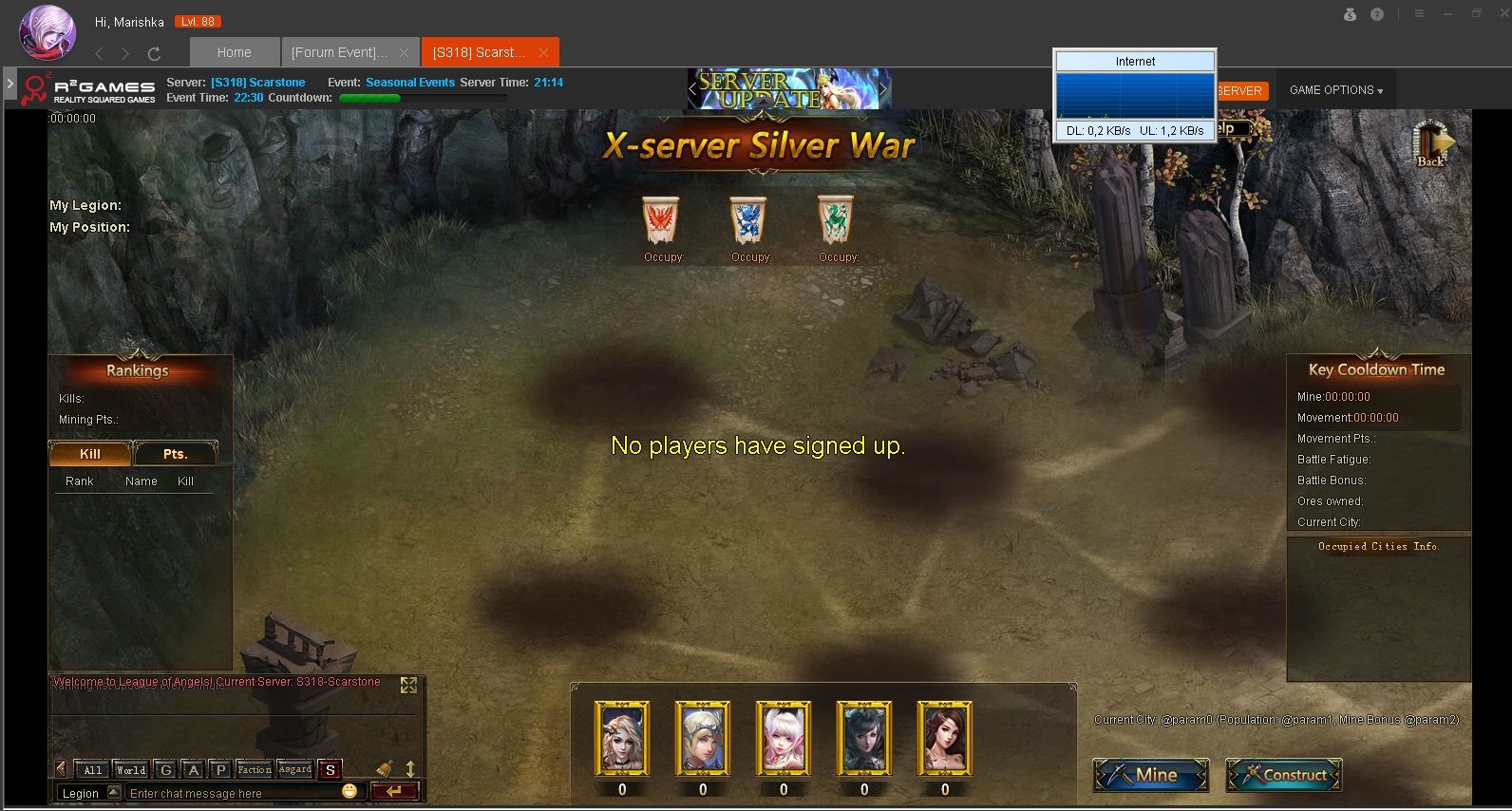Select the blue dragon legion banner
This screenshot has height=811, width=1512.
pyautogui.click(x=748, y=220)
